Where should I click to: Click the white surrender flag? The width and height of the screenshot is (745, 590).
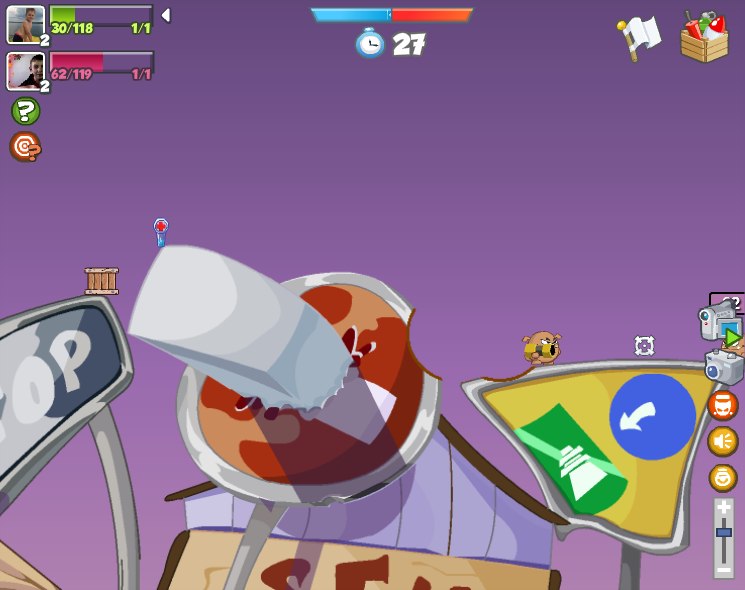pyautogui.click(x=640, y=37)
